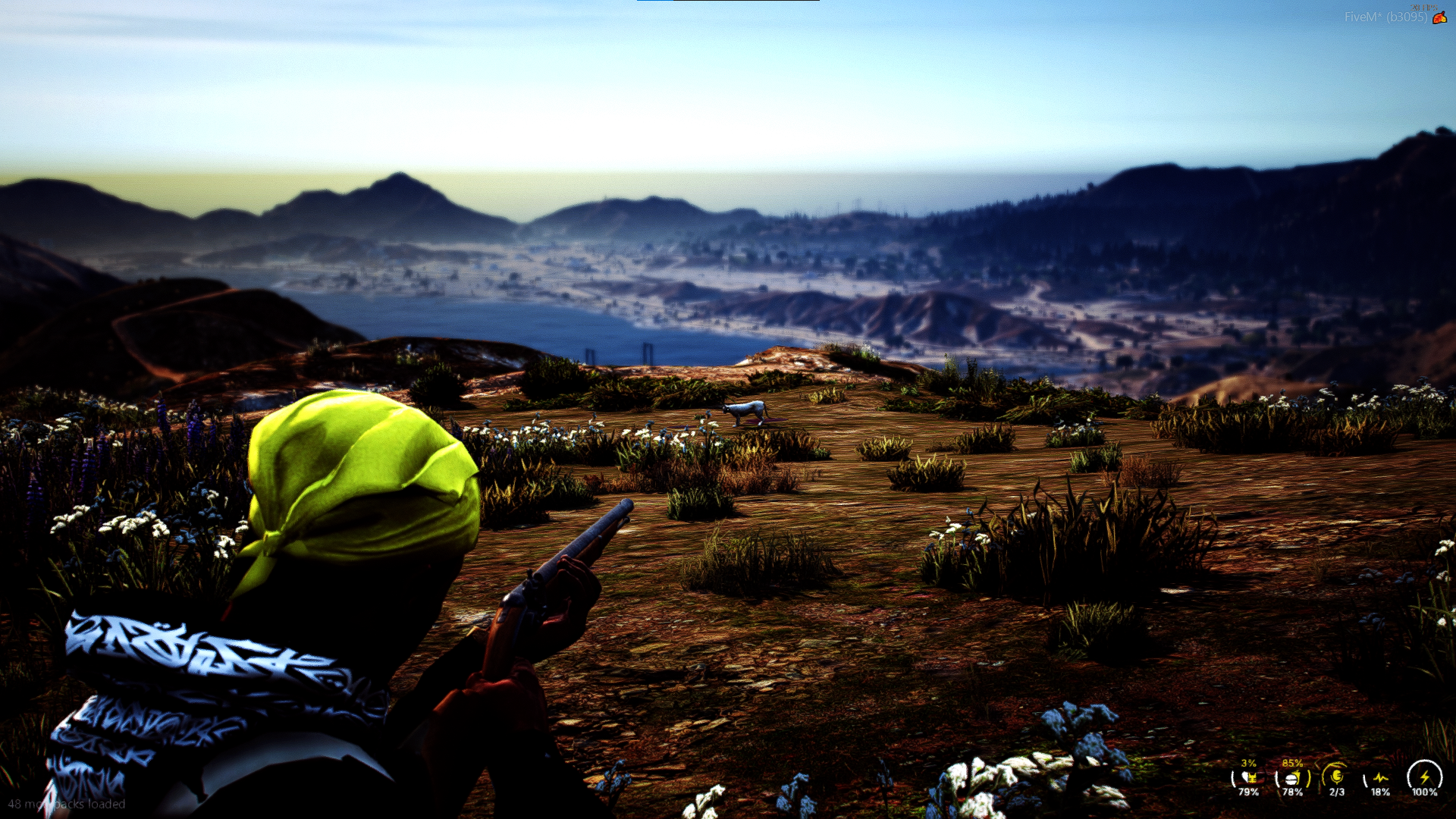Toggle the 20 FPS counter display
The width and height of the screenshot is (1456, 819).
point(1424,7)
